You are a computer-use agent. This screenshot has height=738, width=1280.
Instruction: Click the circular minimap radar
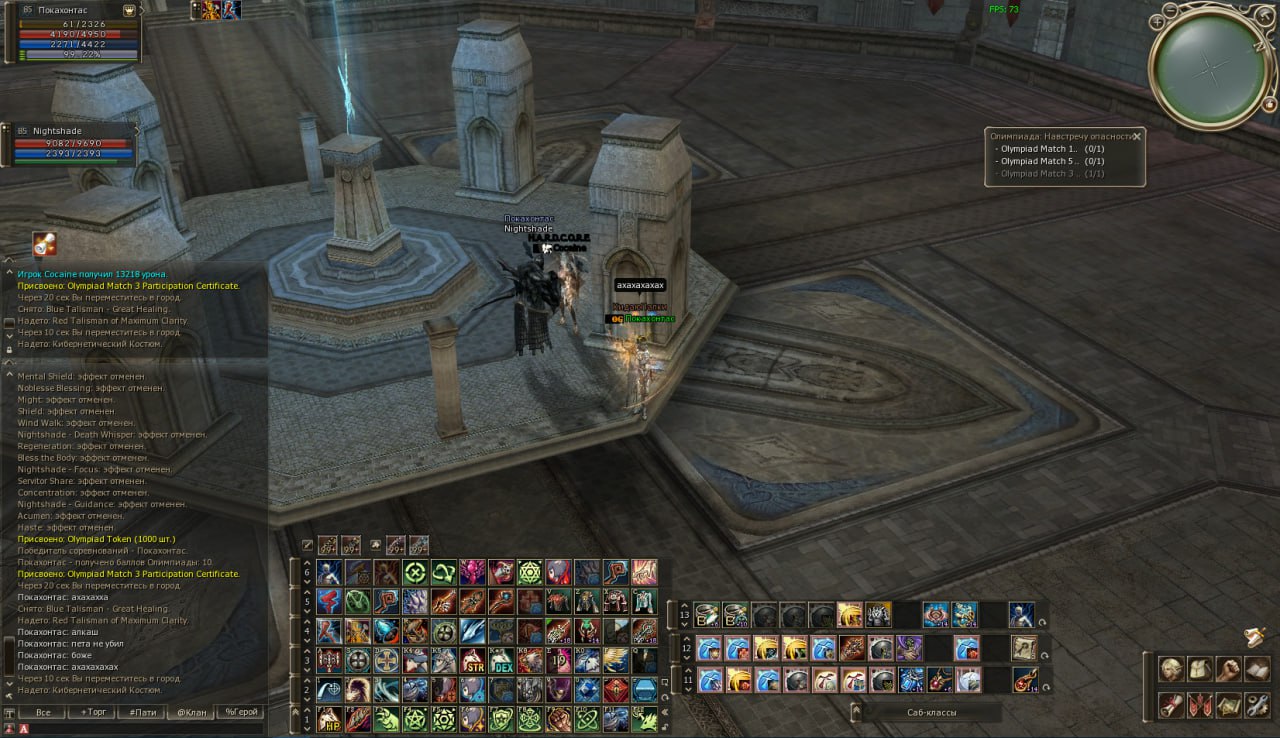[x=1210, y=67]
